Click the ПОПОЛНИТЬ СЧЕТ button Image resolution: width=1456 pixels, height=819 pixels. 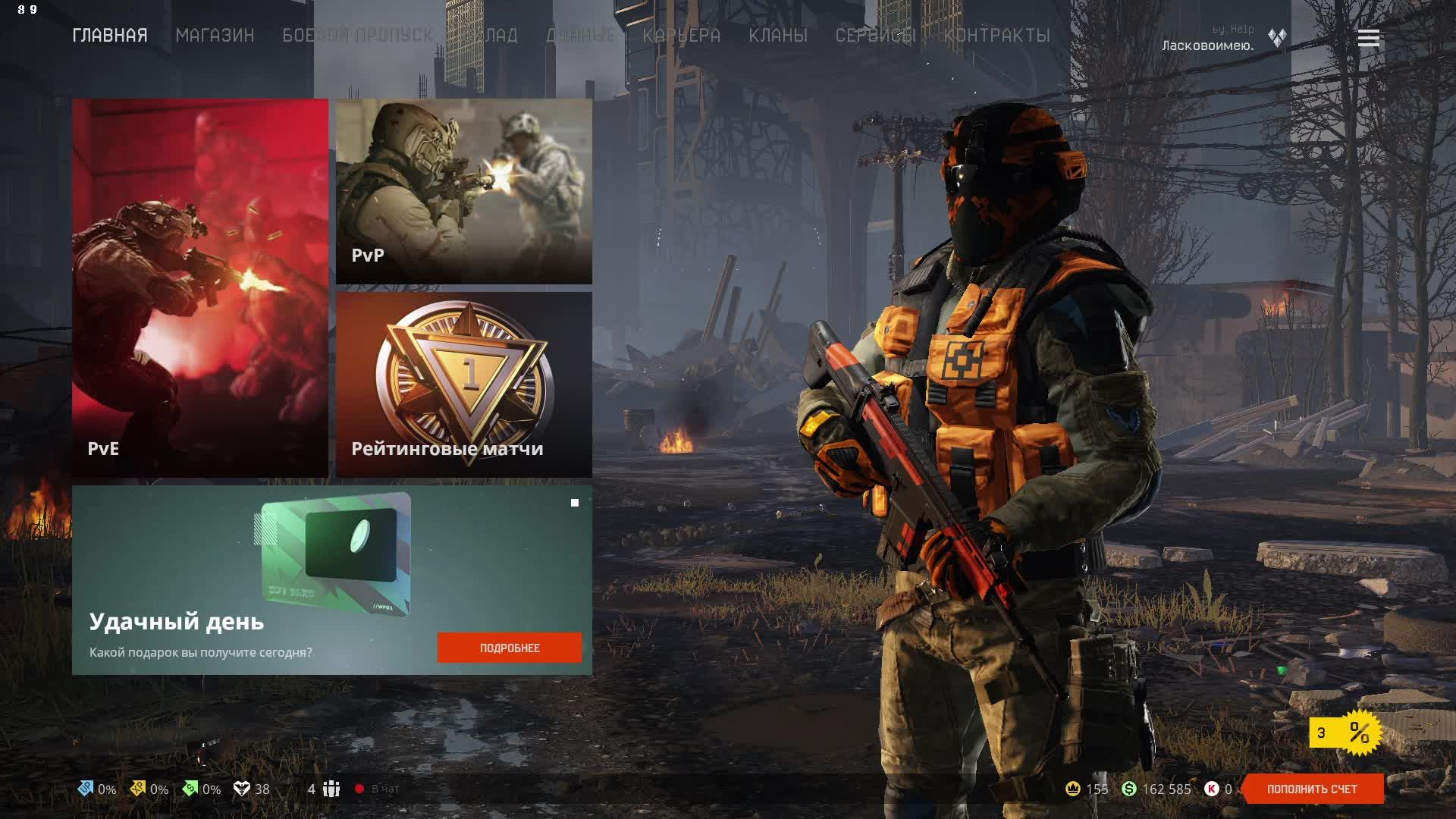click(1312, 789)
